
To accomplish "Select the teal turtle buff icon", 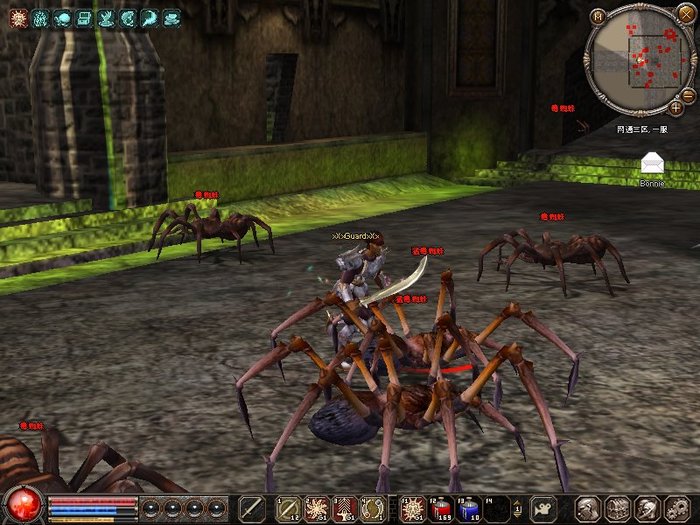I will (62, 17).
